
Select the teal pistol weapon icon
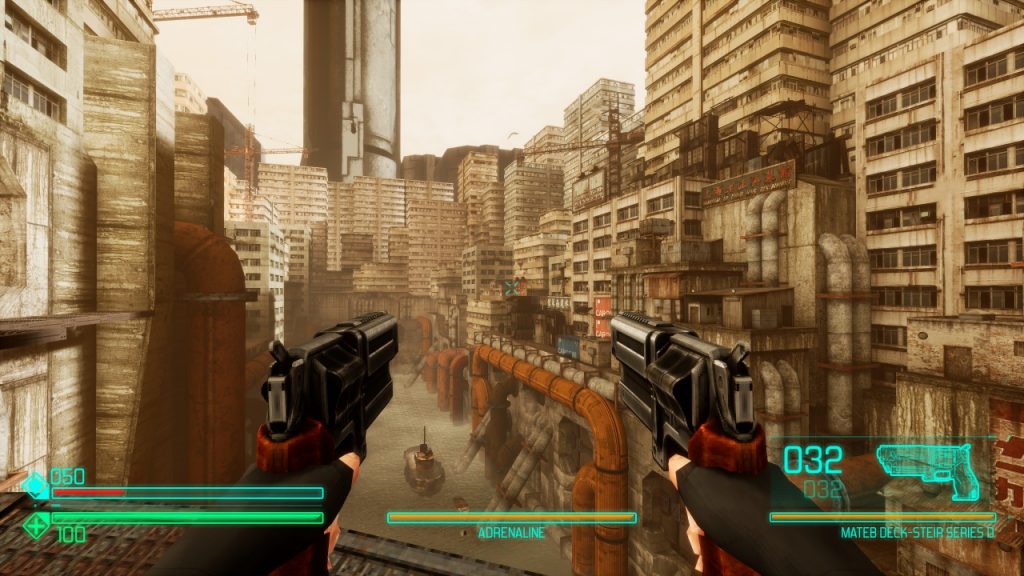[x=926, y=468]
